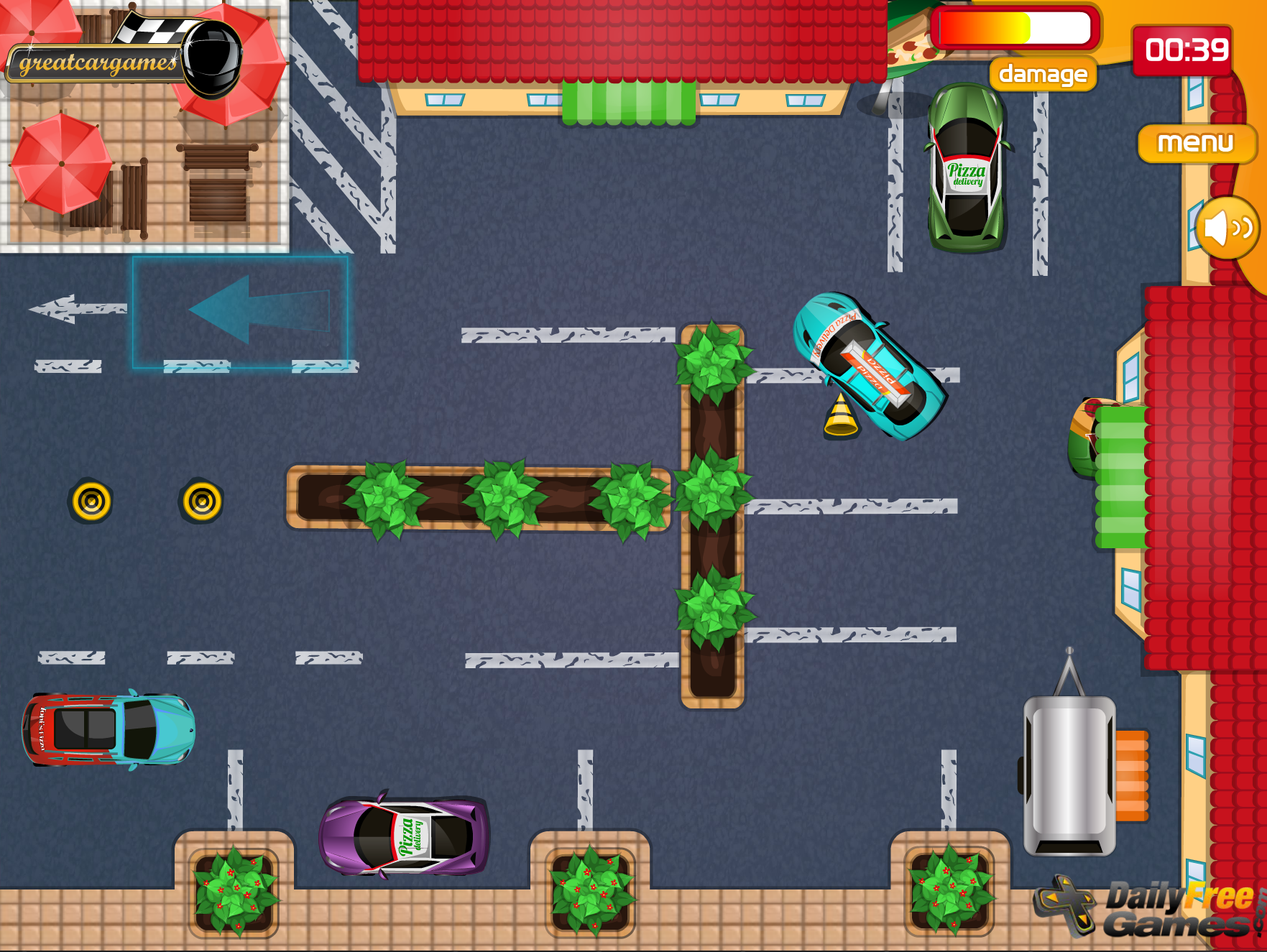The height and width of the screenshot is (952, 1267).
Task: Click the green pizza delivery car
Action: click(967, 169)
